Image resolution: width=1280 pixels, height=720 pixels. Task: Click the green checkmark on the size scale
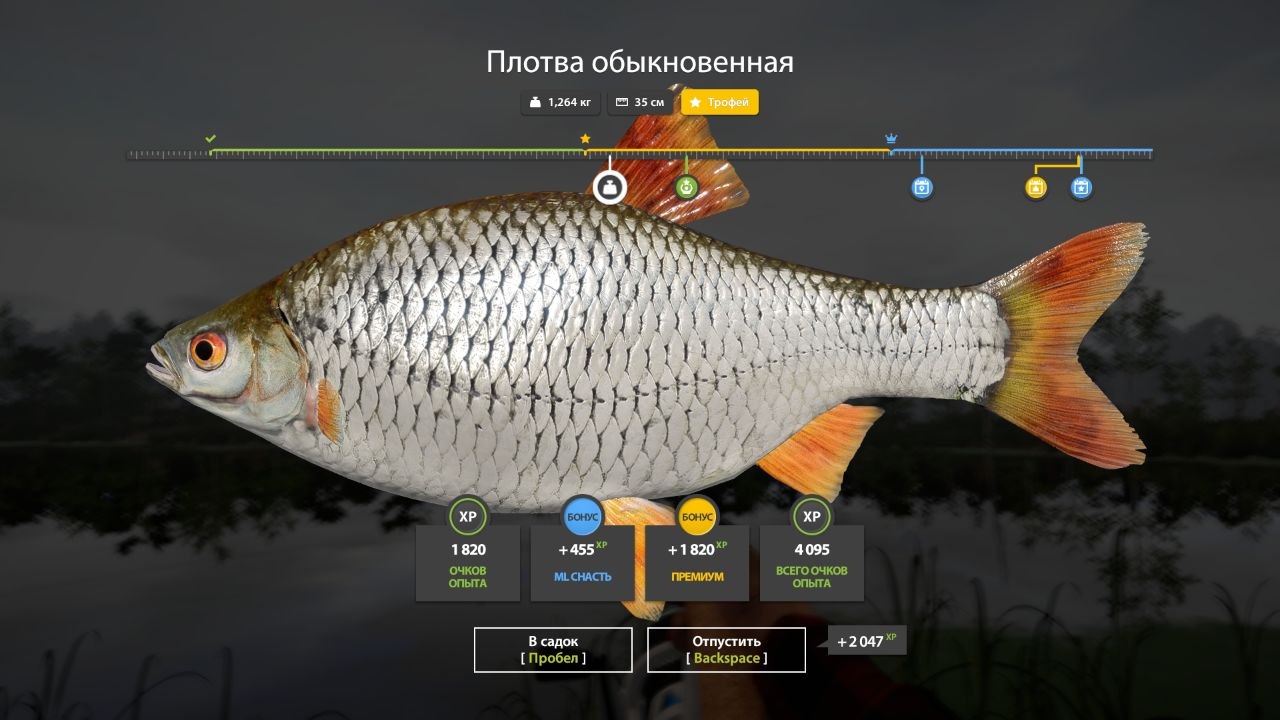coord(210,139)
